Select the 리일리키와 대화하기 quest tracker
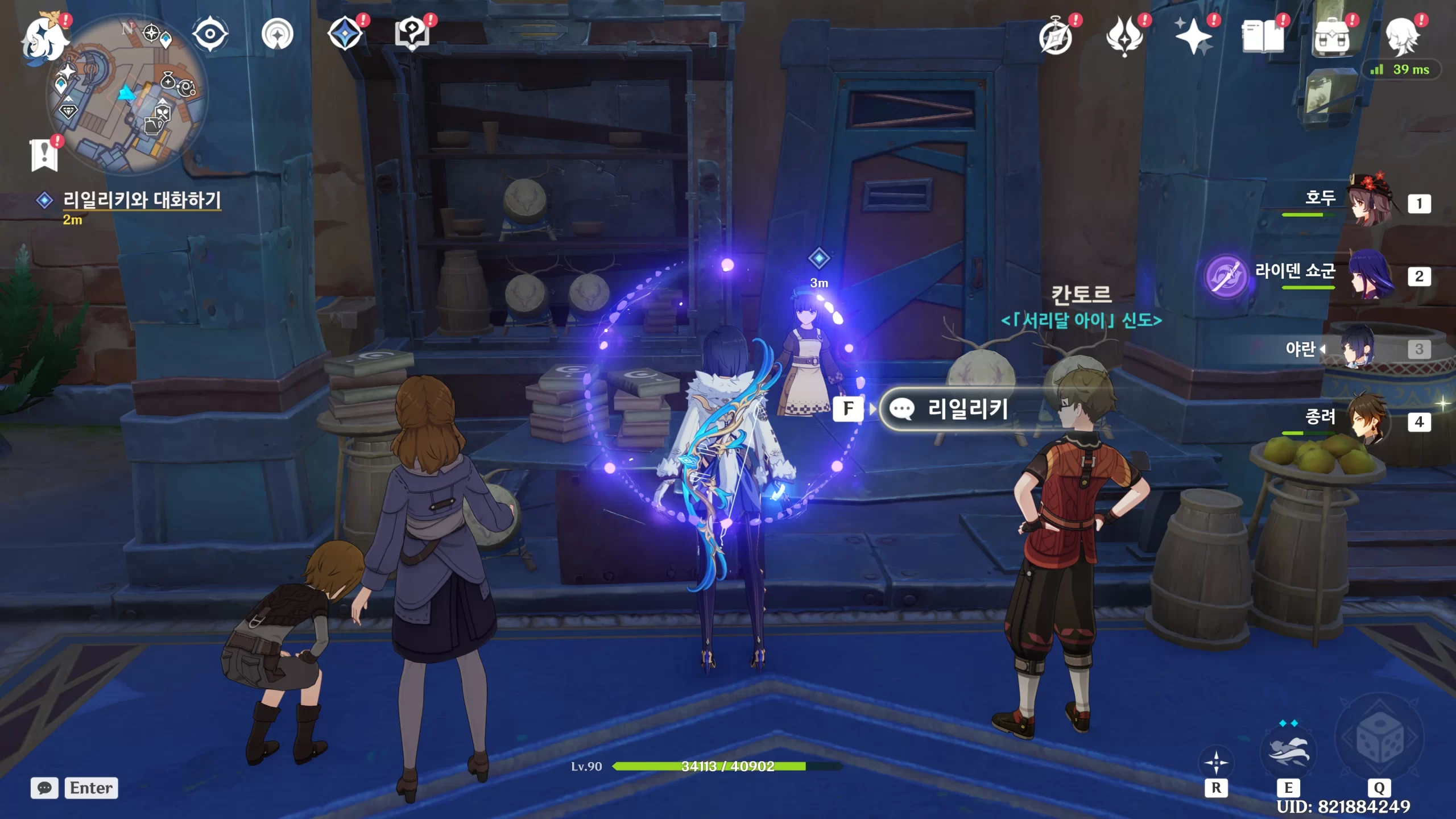Screen dimensions: 1456x819 click(141, 200)
